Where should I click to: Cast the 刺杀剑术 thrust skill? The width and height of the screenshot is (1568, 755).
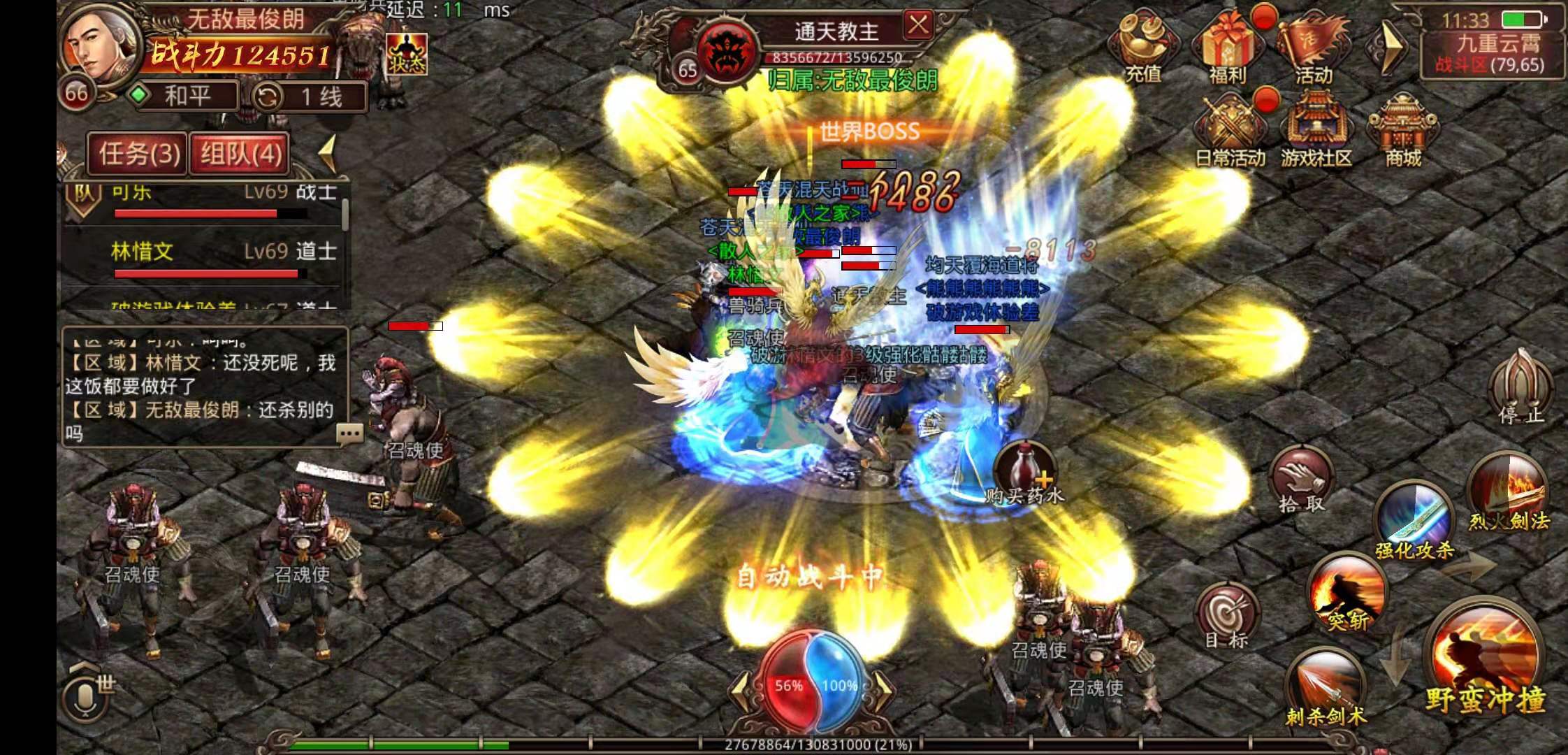(x=1325, y=686)
